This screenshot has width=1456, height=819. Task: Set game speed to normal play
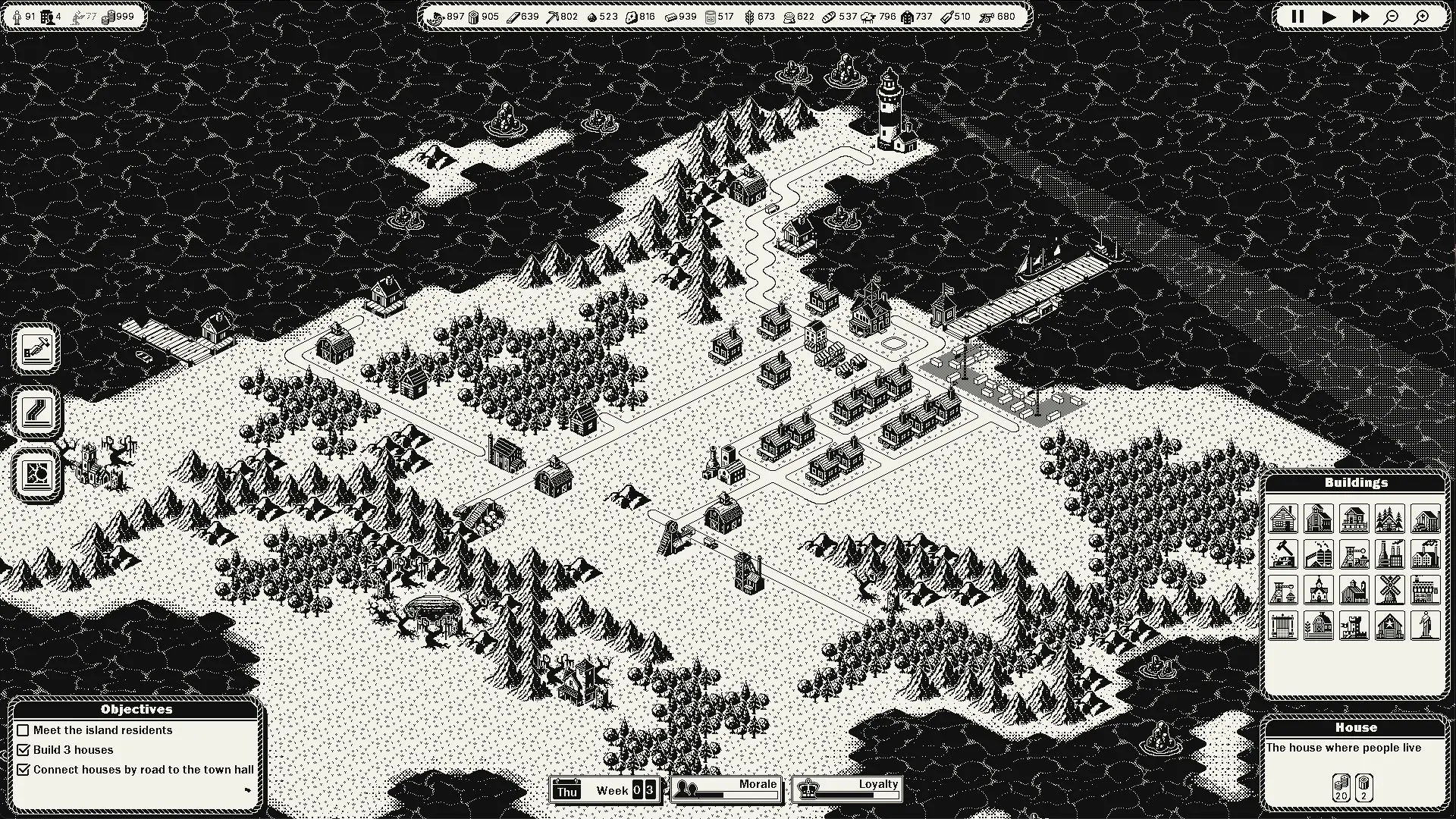(1329, 17)
